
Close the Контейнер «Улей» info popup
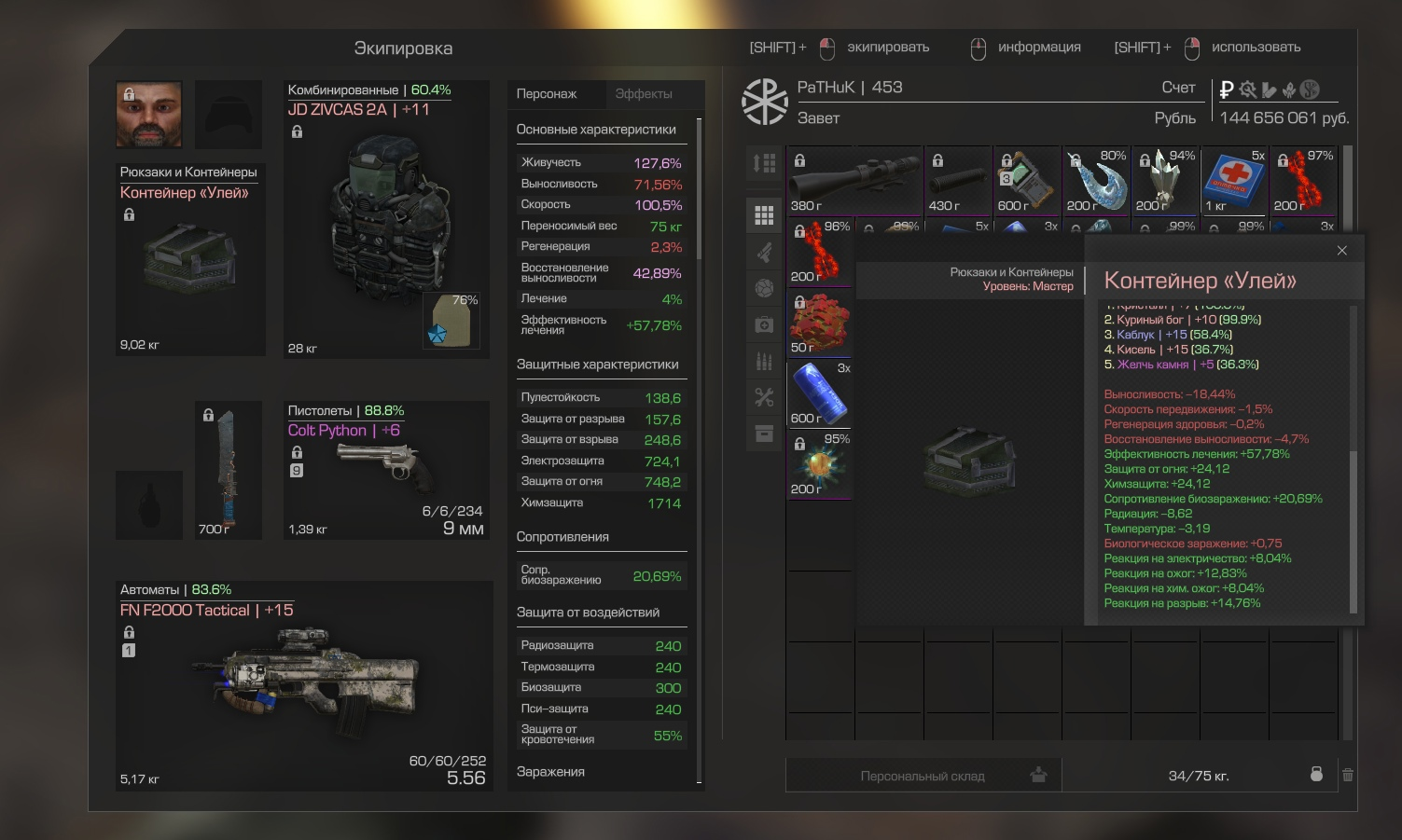click(1341, 251)
